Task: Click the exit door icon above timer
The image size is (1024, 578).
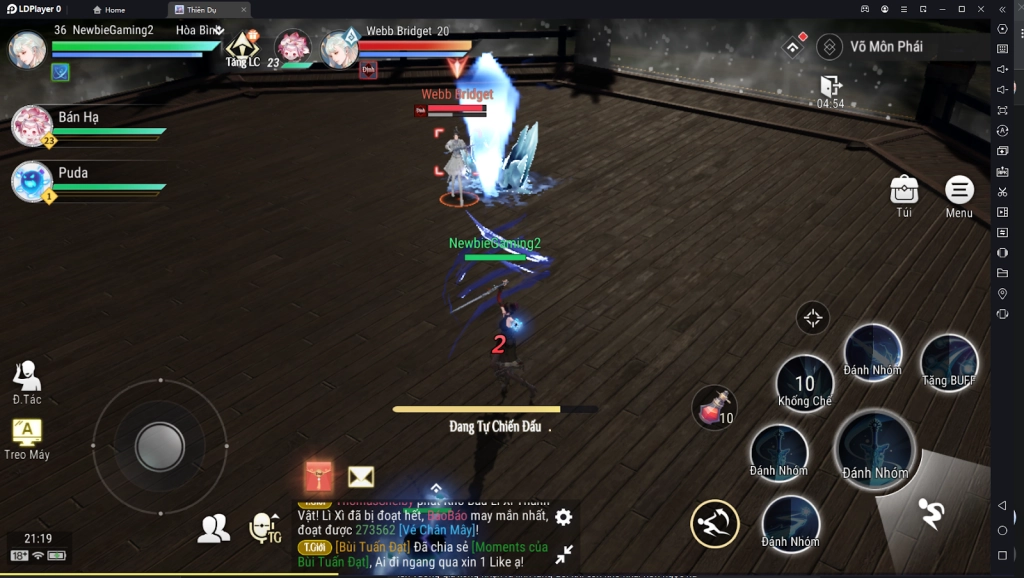Action: point(830,85)
